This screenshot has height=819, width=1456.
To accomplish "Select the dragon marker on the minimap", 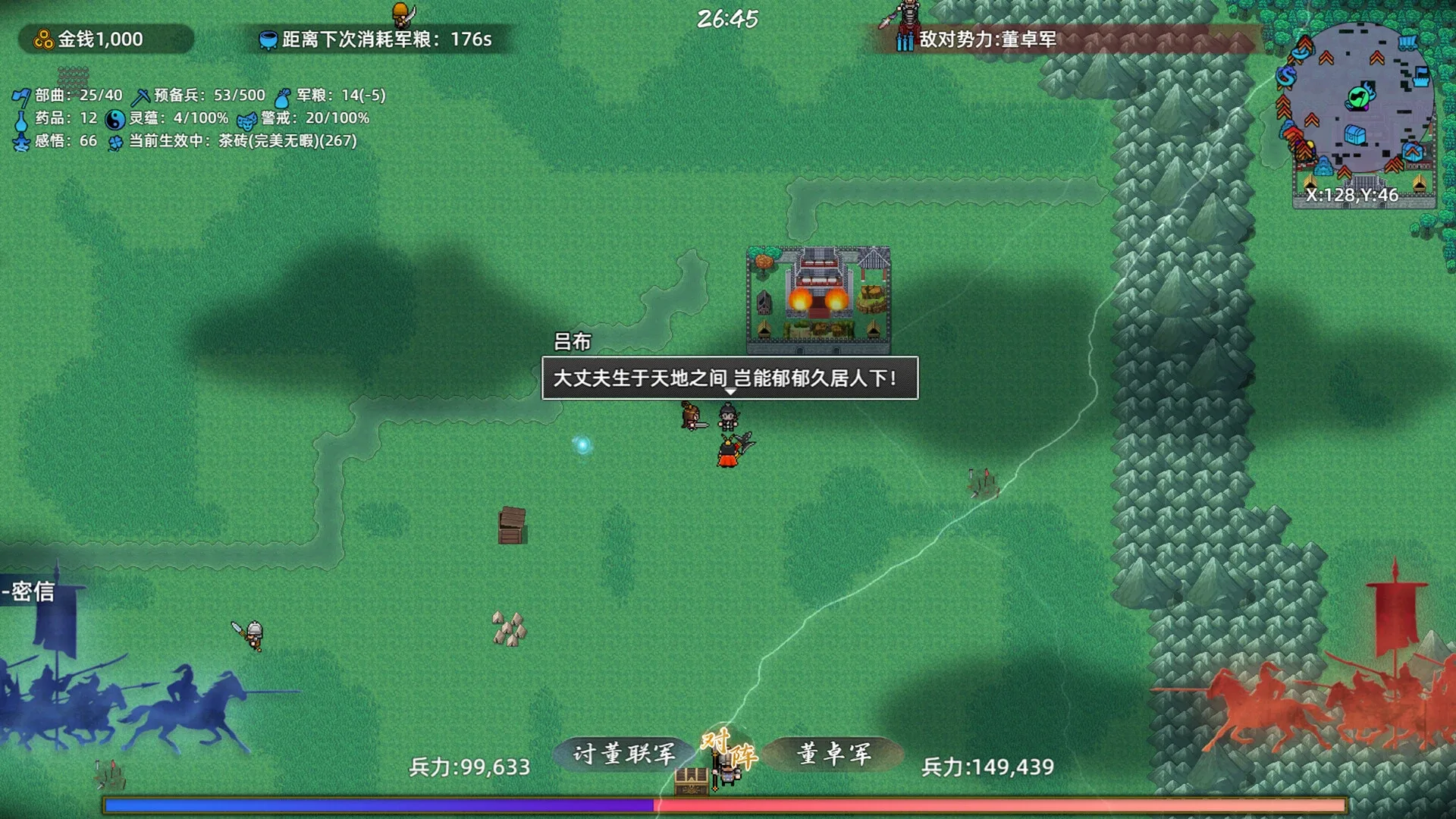I will pos(1286,77).
